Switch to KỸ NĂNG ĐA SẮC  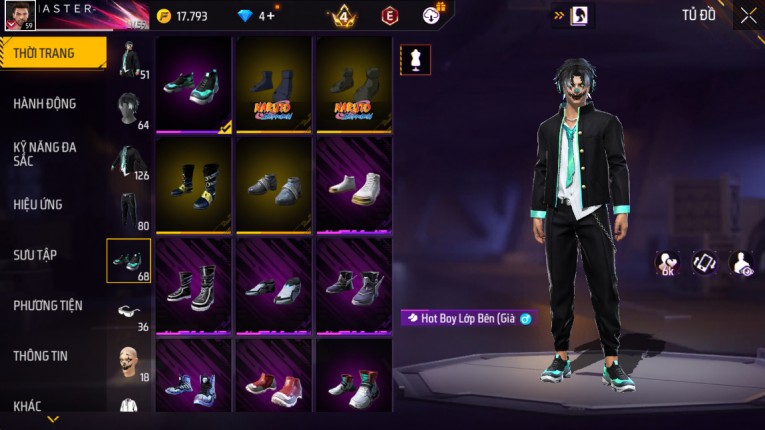point(45,153)
